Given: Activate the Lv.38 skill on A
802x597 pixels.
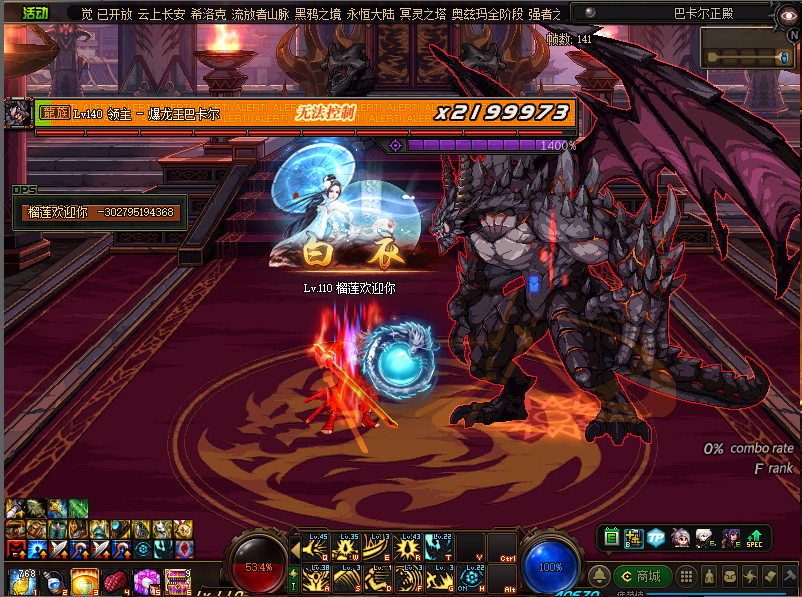Looking at the screenshot, I should (x=319, y=579).
